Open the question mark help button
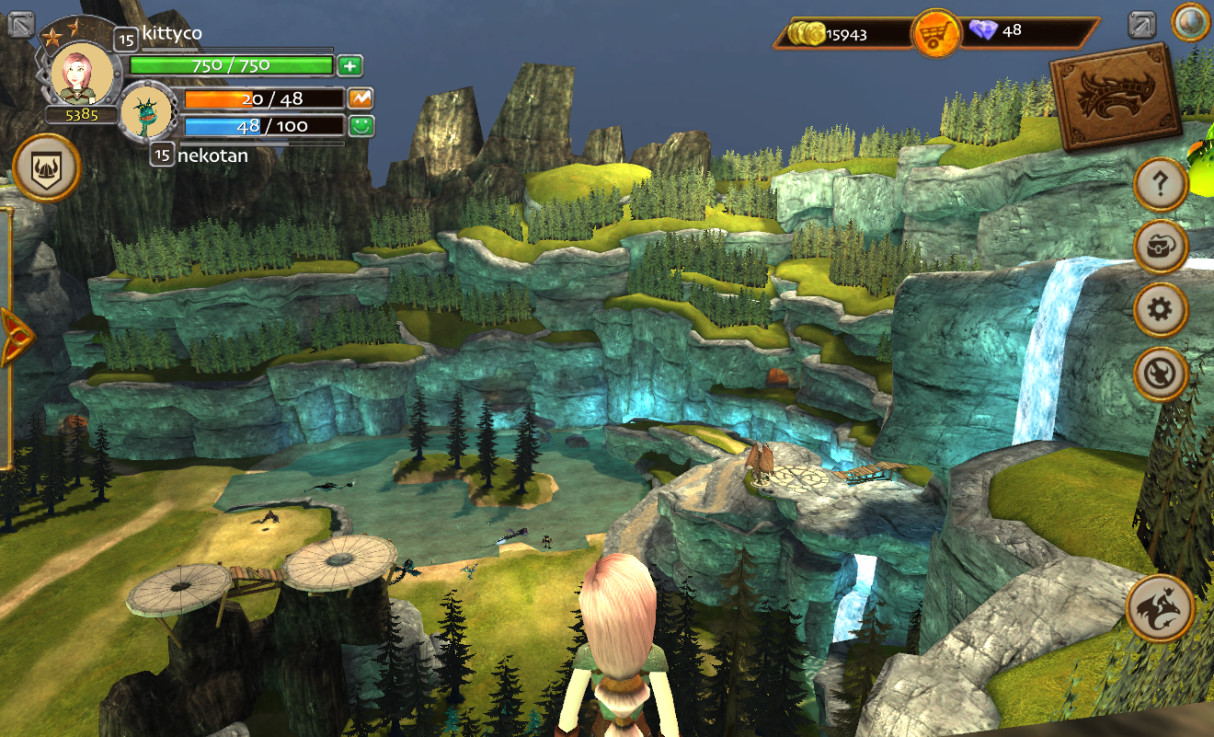The height and width of the screenshot is (737, 1214). click(1160, 183)
